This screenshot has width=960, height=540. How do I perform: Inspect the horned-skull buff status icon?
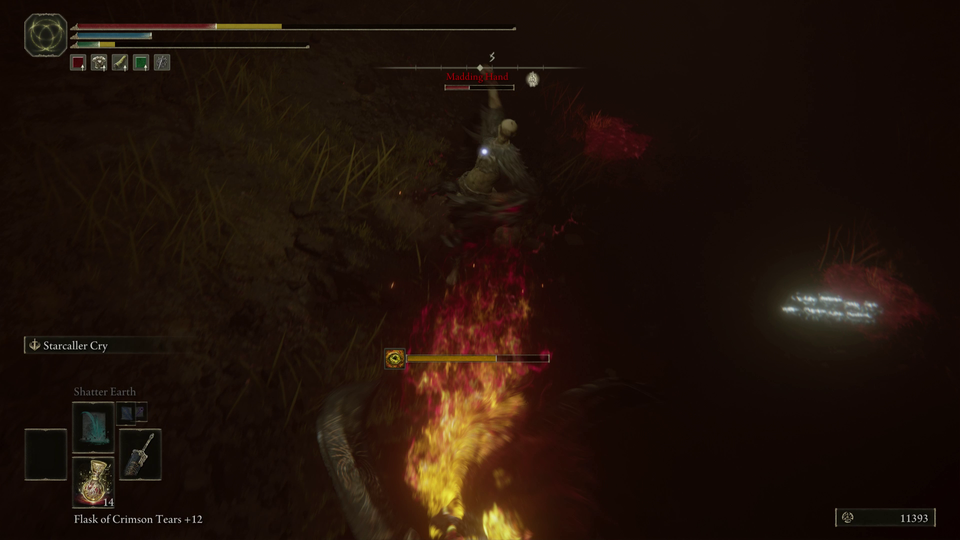pos(99,63)
